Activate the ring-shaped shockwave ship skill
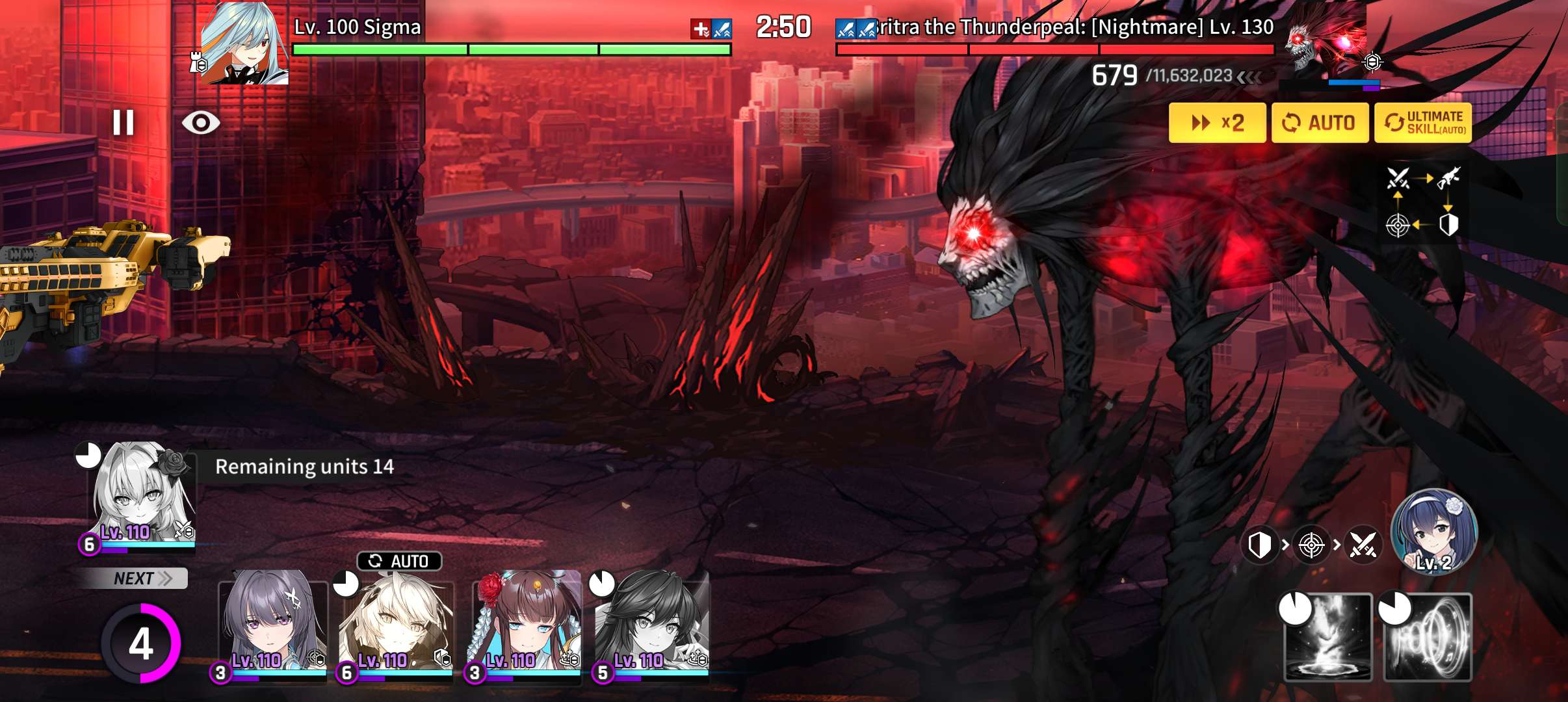 1428,638
